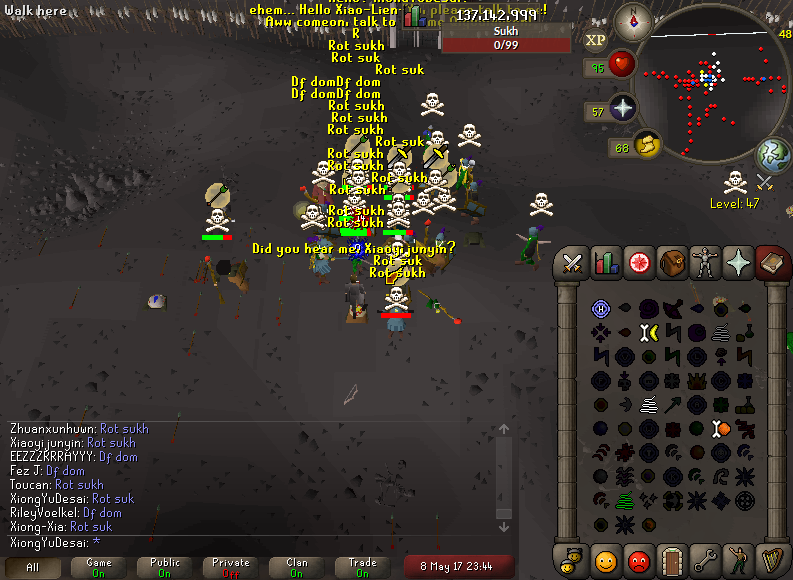Select the All chat filter

(x=33, y=567)
